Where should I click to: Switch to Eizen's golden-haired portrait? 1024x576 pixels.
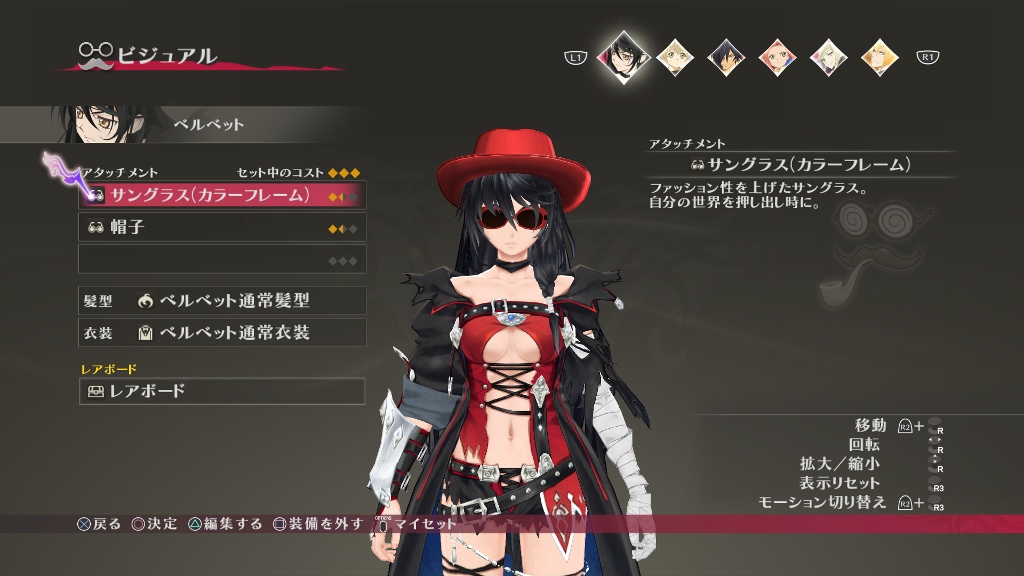(x=880, y=57)
